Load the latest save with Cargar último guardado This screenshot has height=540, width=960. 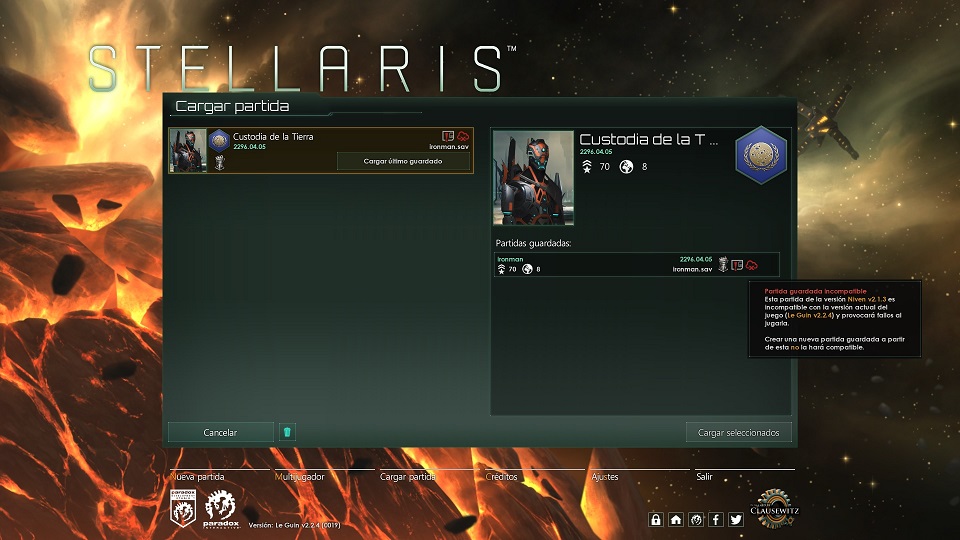(x=403, y=161)
